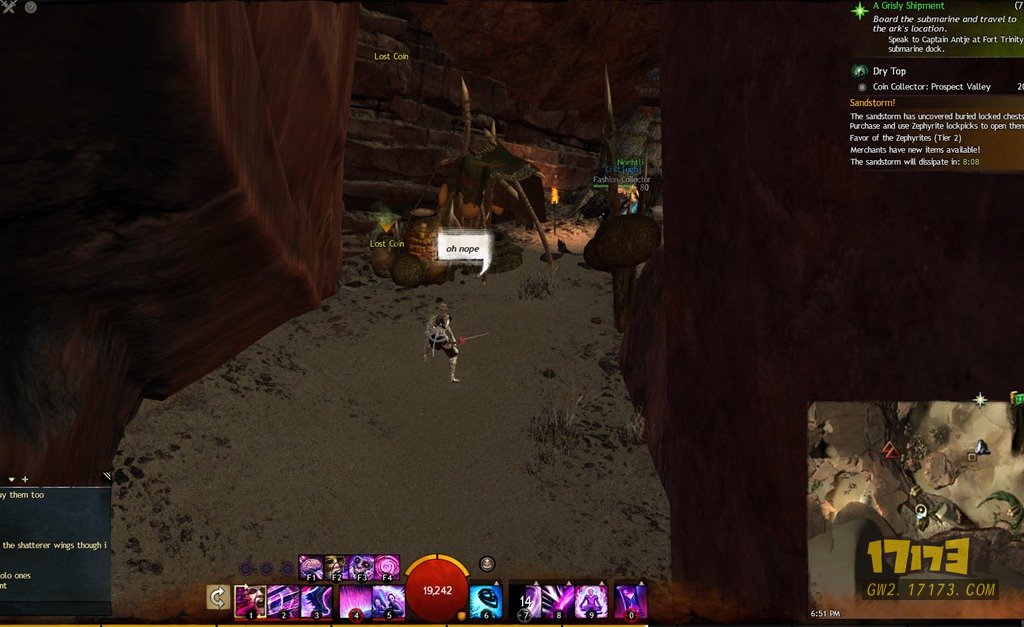This screenshot has height=627, width=1024.
Task: Cast the F4 pink swirl shatter skill
Action: pos(386,567)
